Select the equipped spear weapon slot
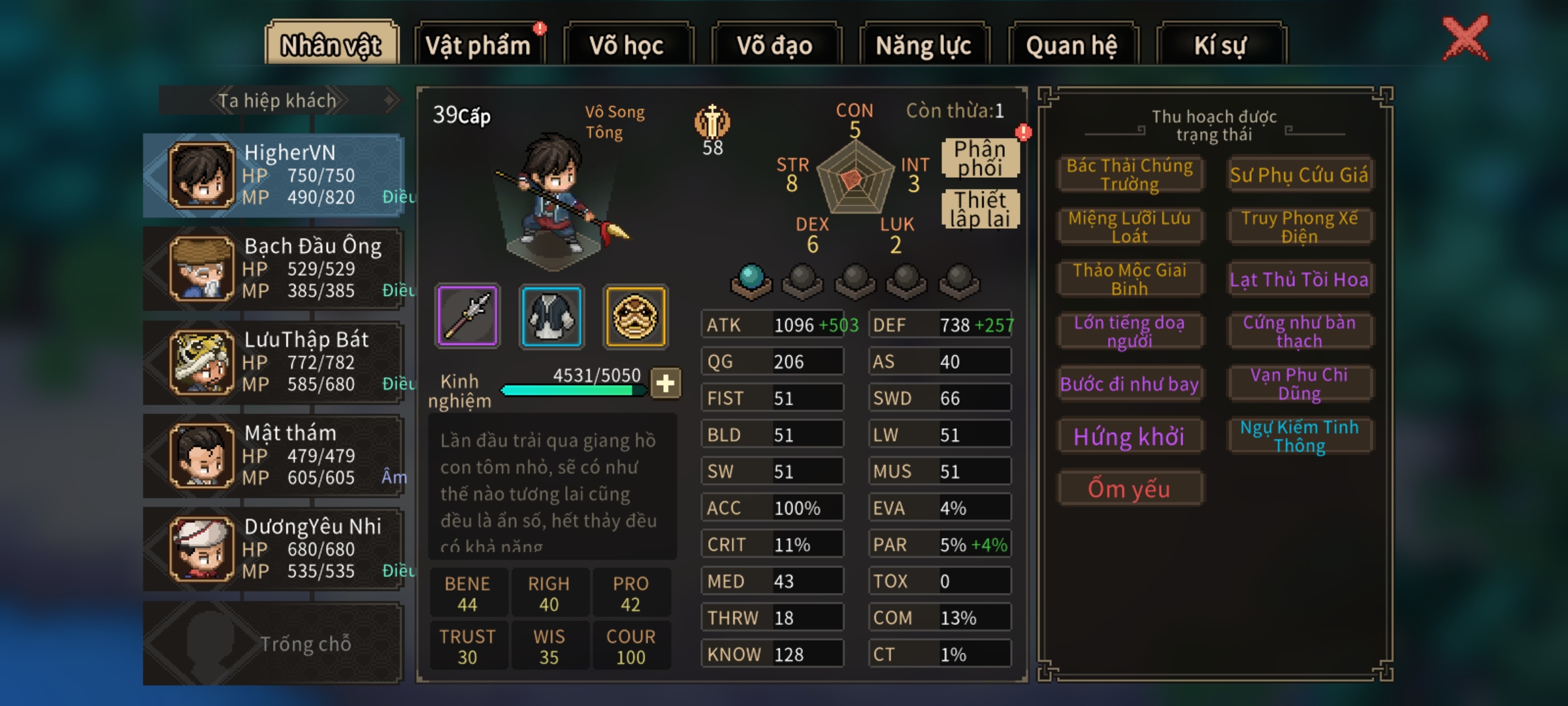1568x706 pixels. pos(467,316)
